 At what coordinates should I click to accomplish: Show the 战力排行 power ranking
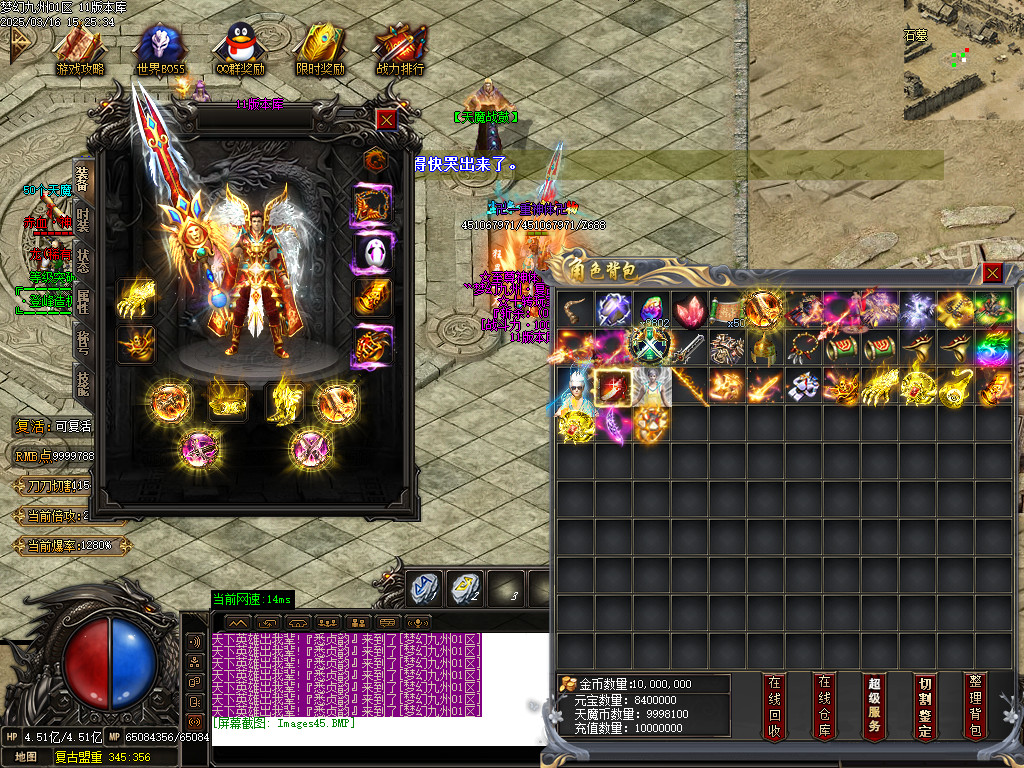click(400, 50)
